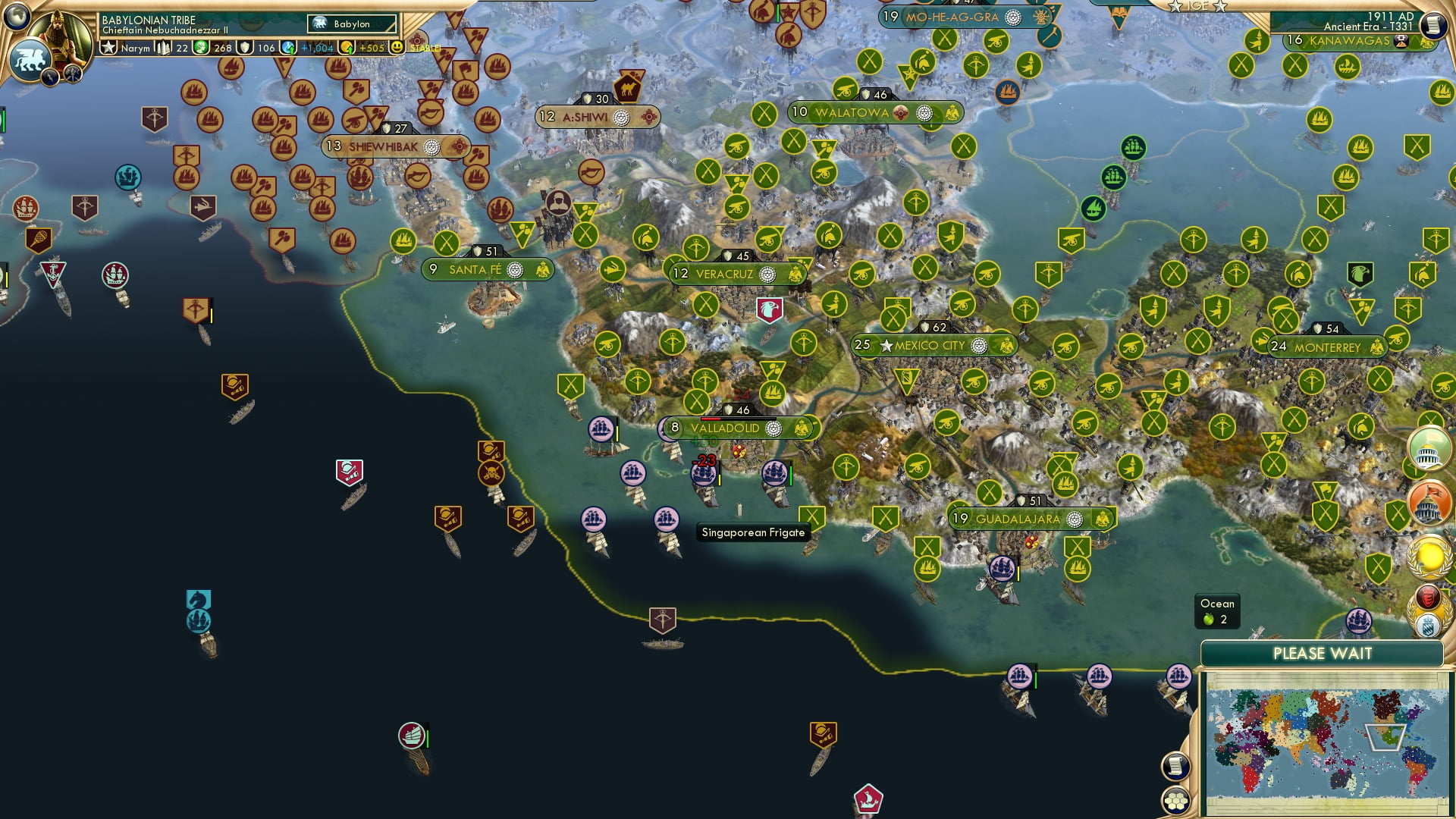Toggle the hex grid icon near the minimap
Screen dimensions: 1456x819
[x=1175, y=799]
